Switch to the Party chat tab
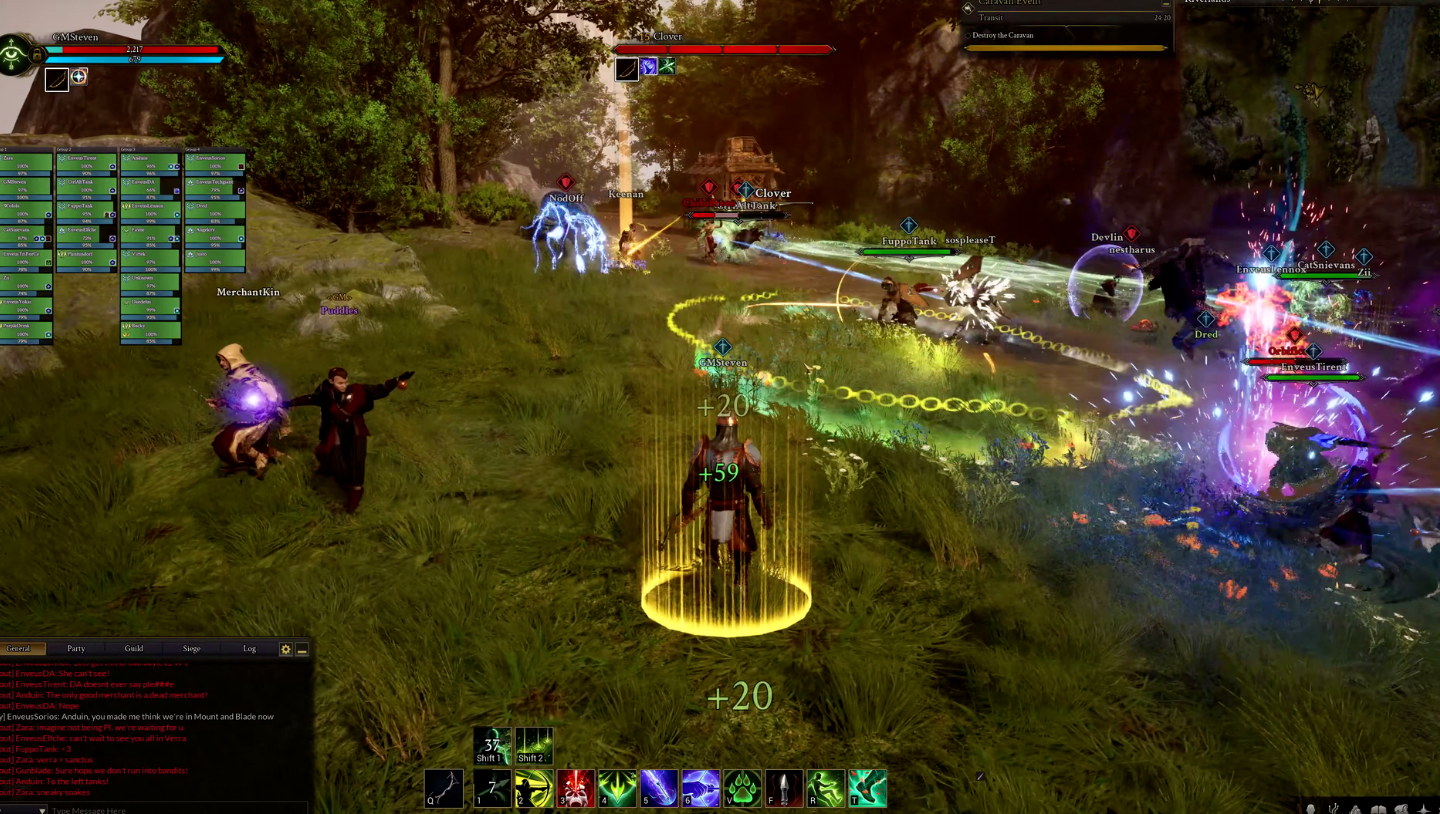Viewport: 1440px width, 814px height. [76, 648]
